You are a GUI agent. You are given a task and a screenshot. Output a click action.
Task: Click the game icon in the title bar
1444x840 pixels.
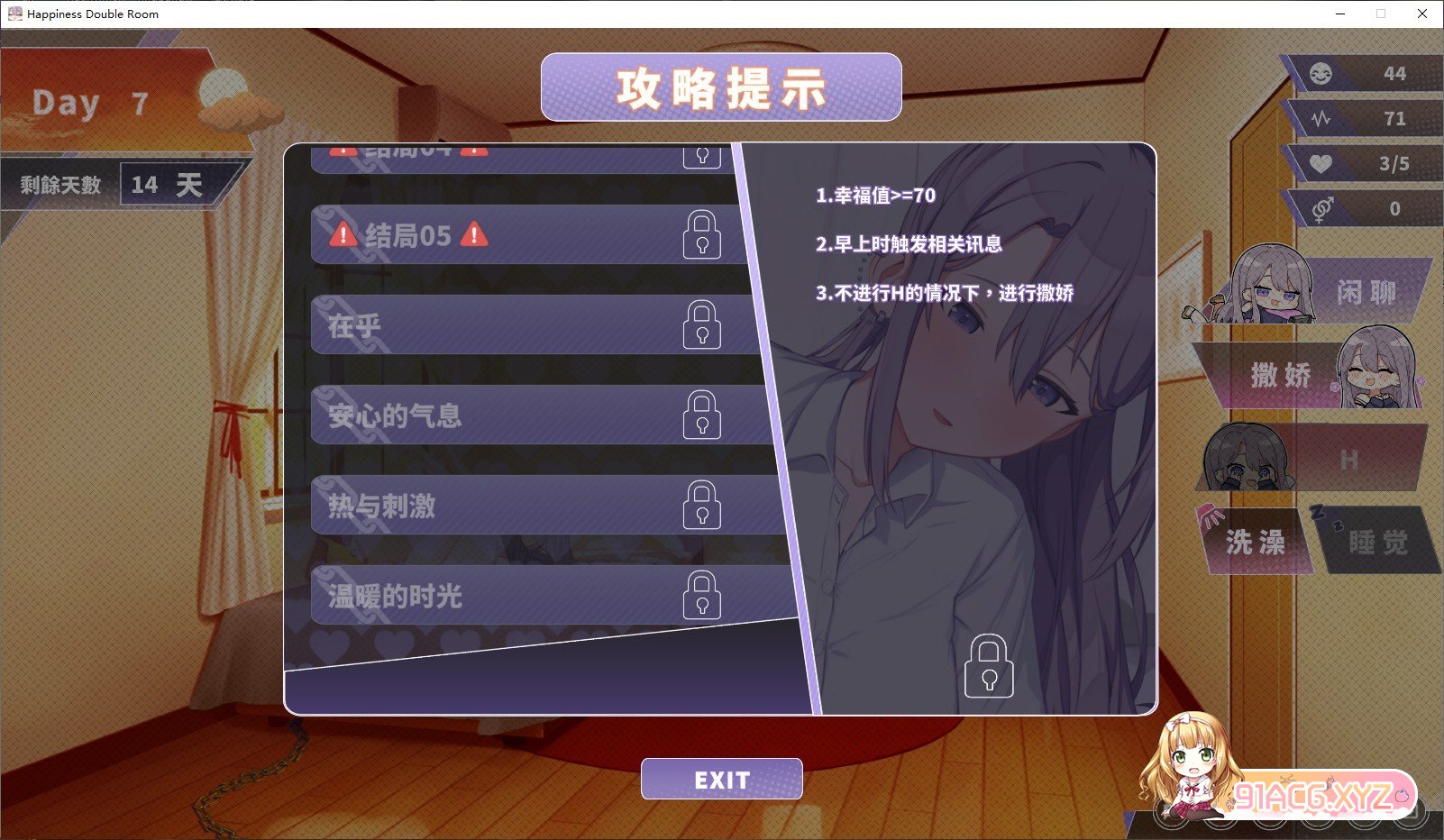(x=14, y=14)
